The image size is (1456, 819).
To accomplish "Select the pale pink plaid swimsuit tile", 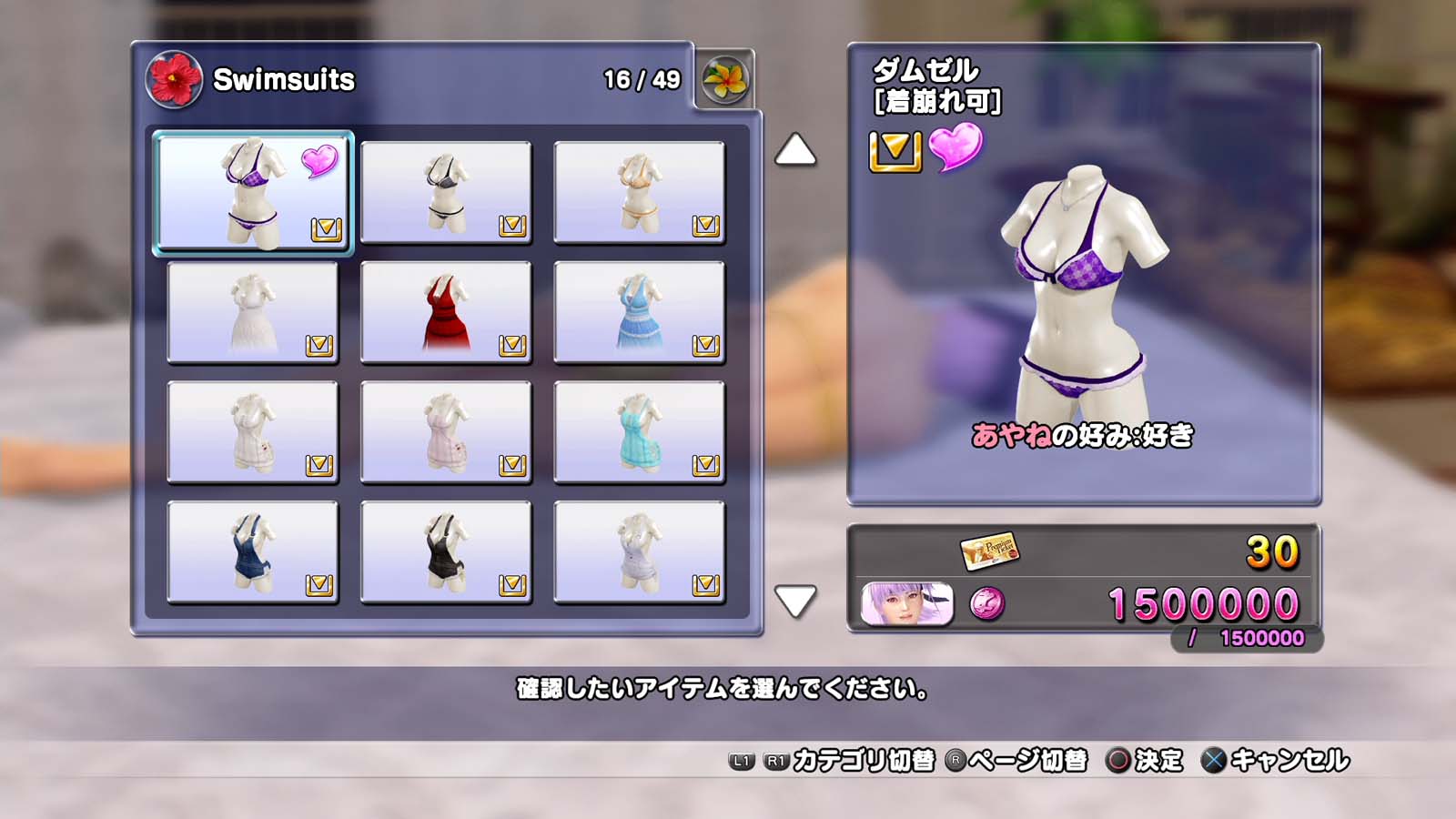I will point(446,432).
